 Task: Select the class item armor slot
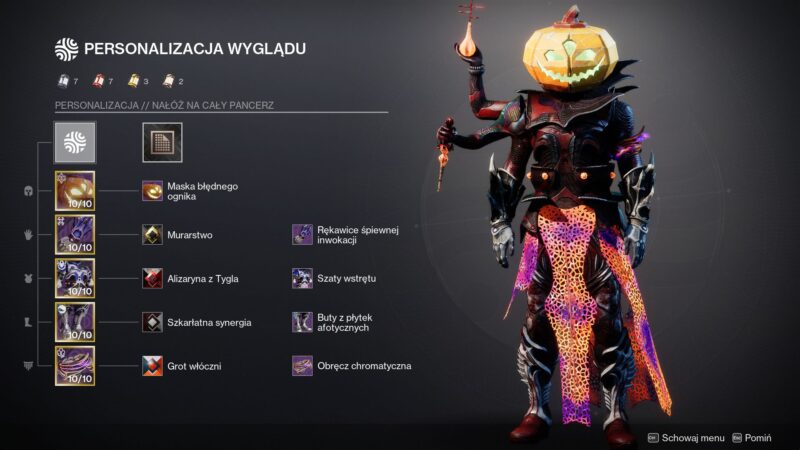[75, 366]
